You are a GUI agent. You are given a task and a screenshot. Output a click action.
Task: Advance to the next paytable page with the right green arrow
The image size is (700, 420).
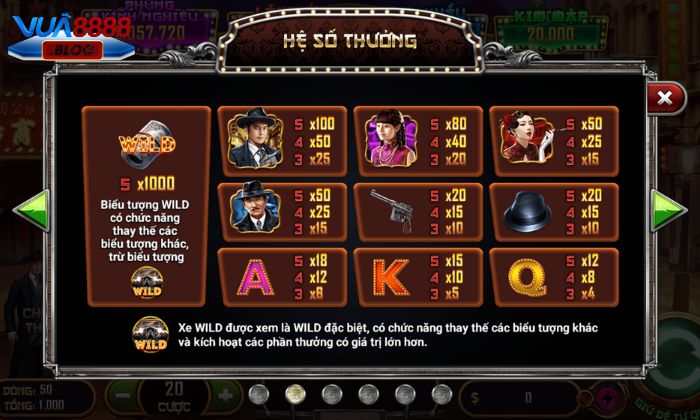click(x=667, y=212)
